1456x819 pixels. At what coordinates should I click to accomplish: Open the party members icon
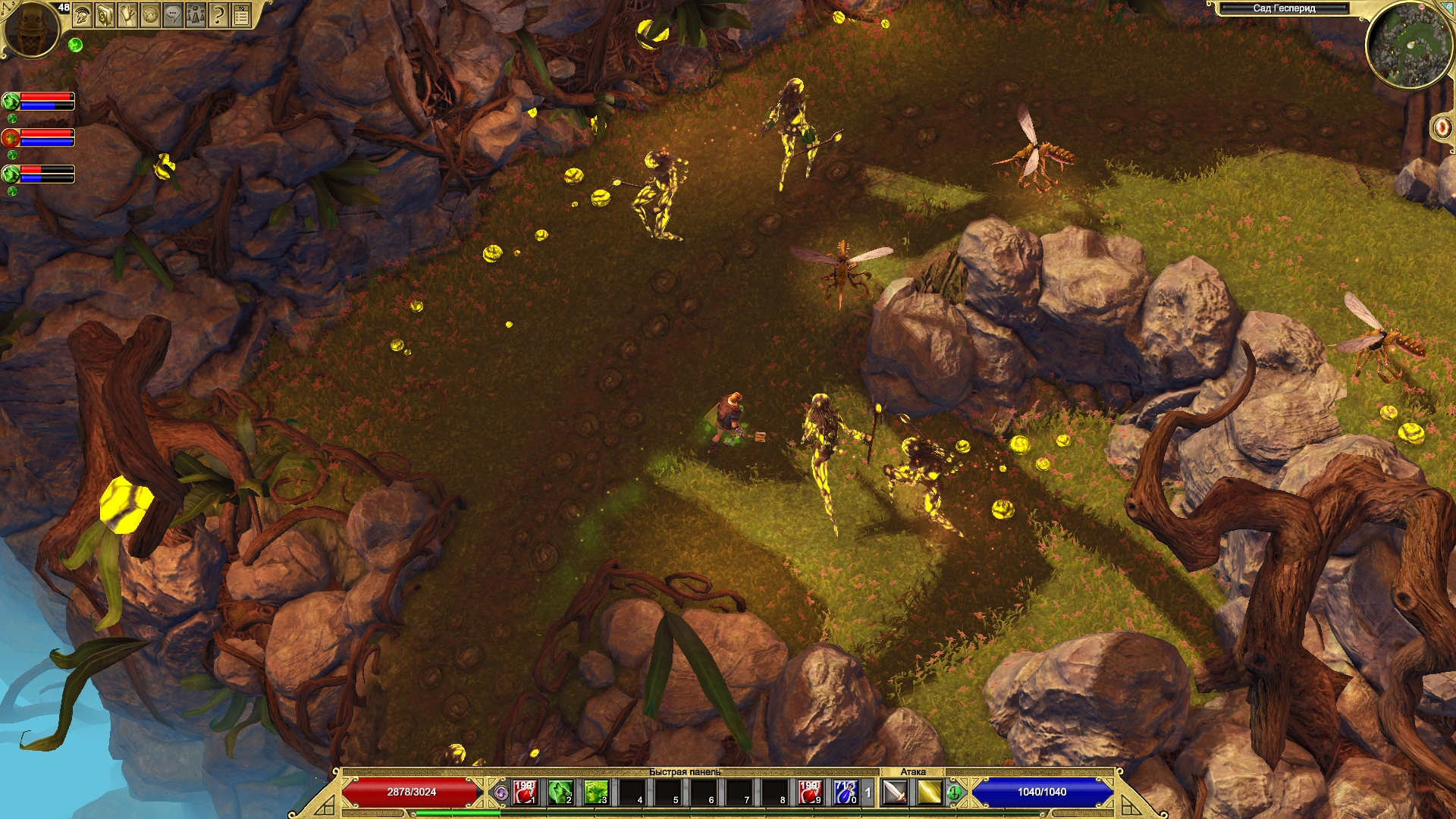[x=196, y=15]
